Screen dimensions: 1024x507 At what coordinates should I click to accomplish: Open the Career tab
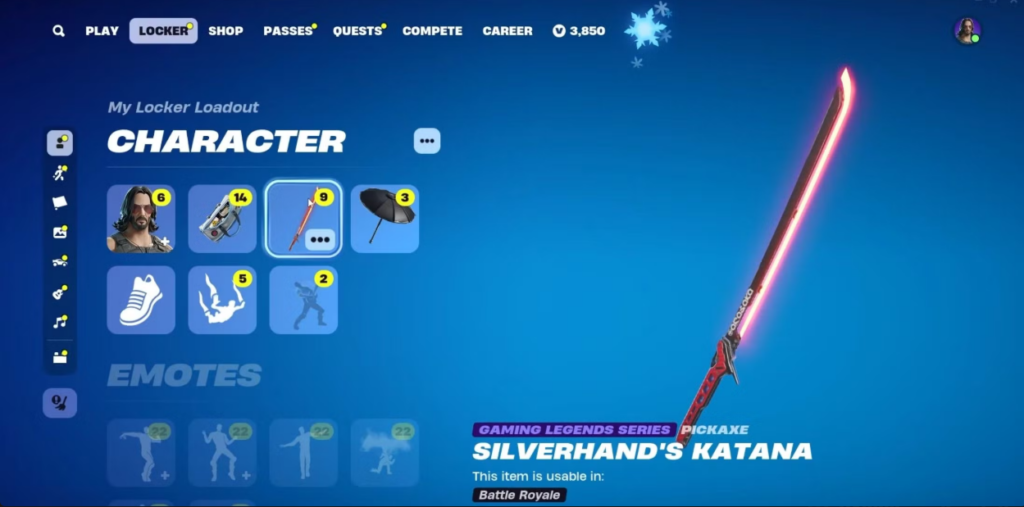pos(508,31)
